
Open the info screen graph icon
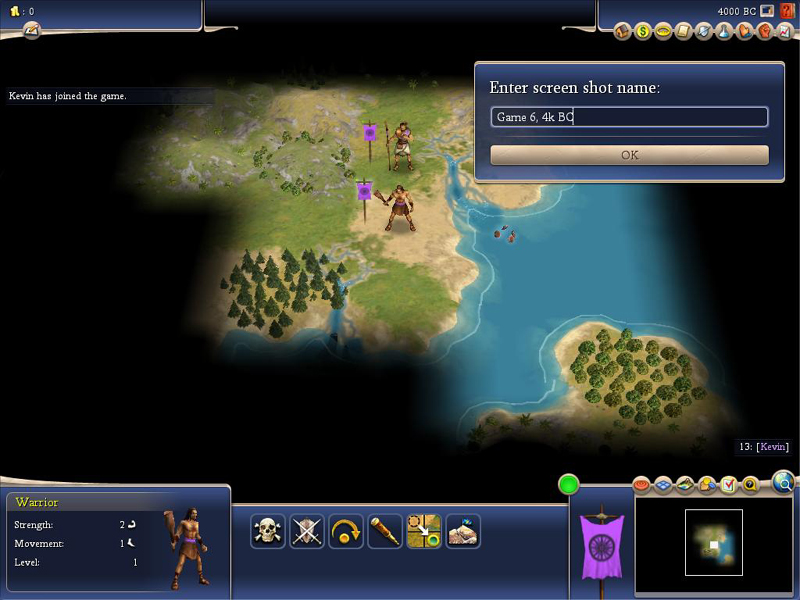(784, 32)
